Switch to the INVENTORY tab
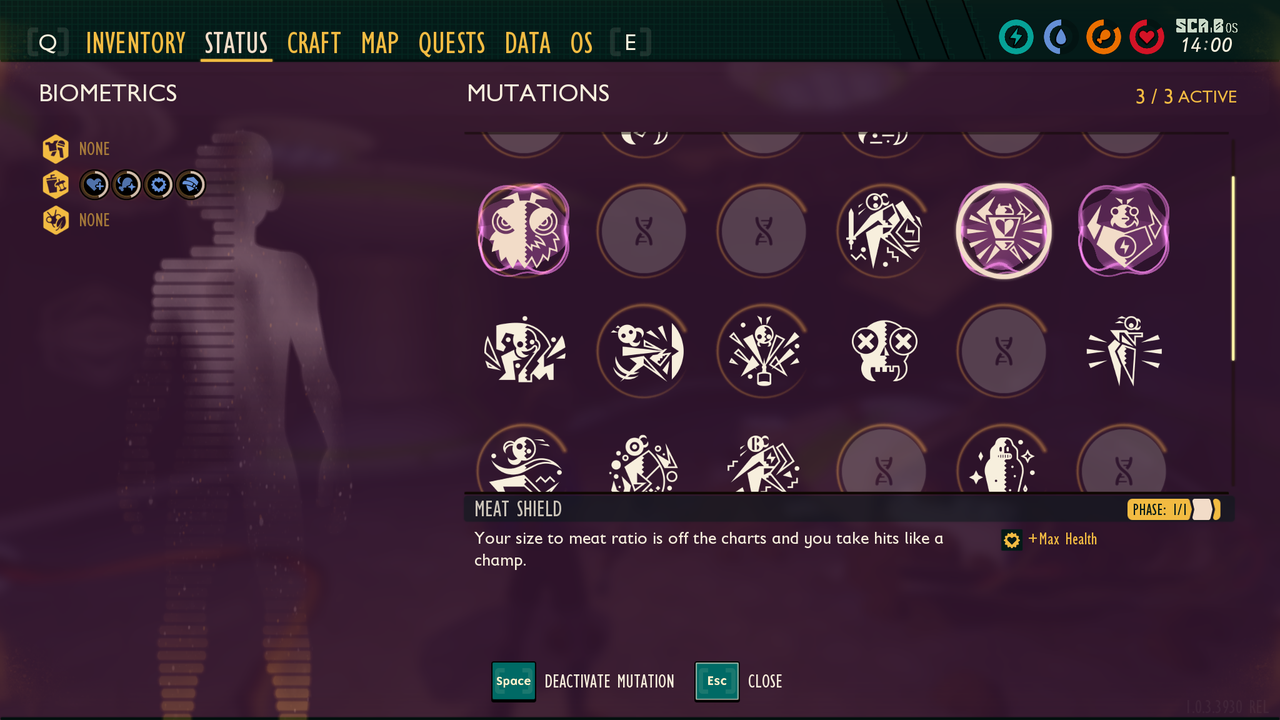Image resolution: width=1280 pixels, height=720 pixels. tap(136, 43)
